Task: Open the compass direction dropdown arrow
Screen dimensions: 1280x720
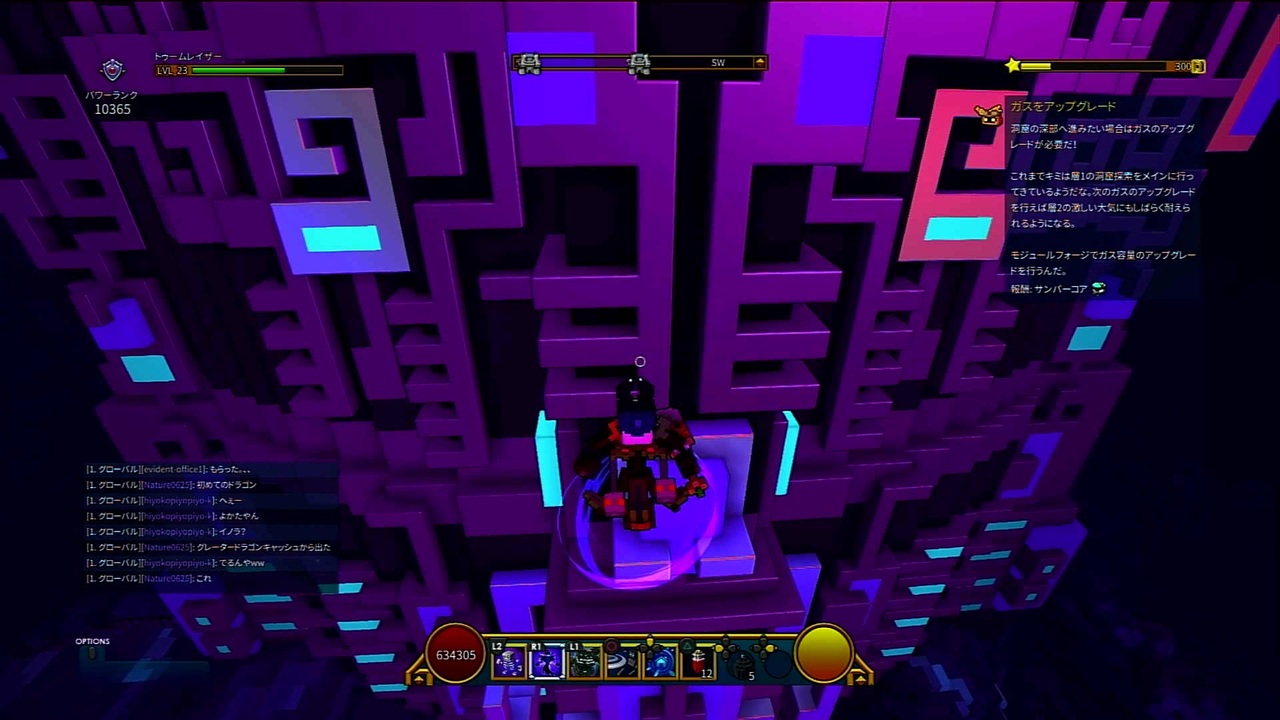Action: pyautogui.click(x=759, y=62)
